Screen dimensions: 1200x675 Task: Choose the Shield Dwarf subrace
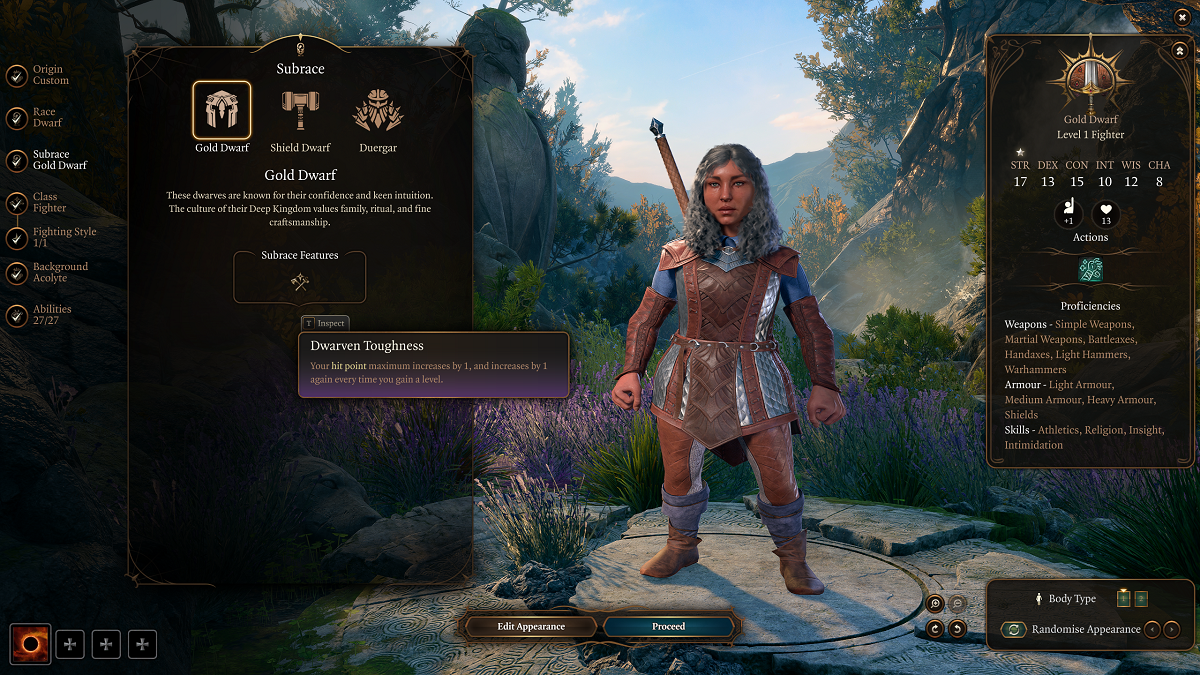[x=300, y=111]
